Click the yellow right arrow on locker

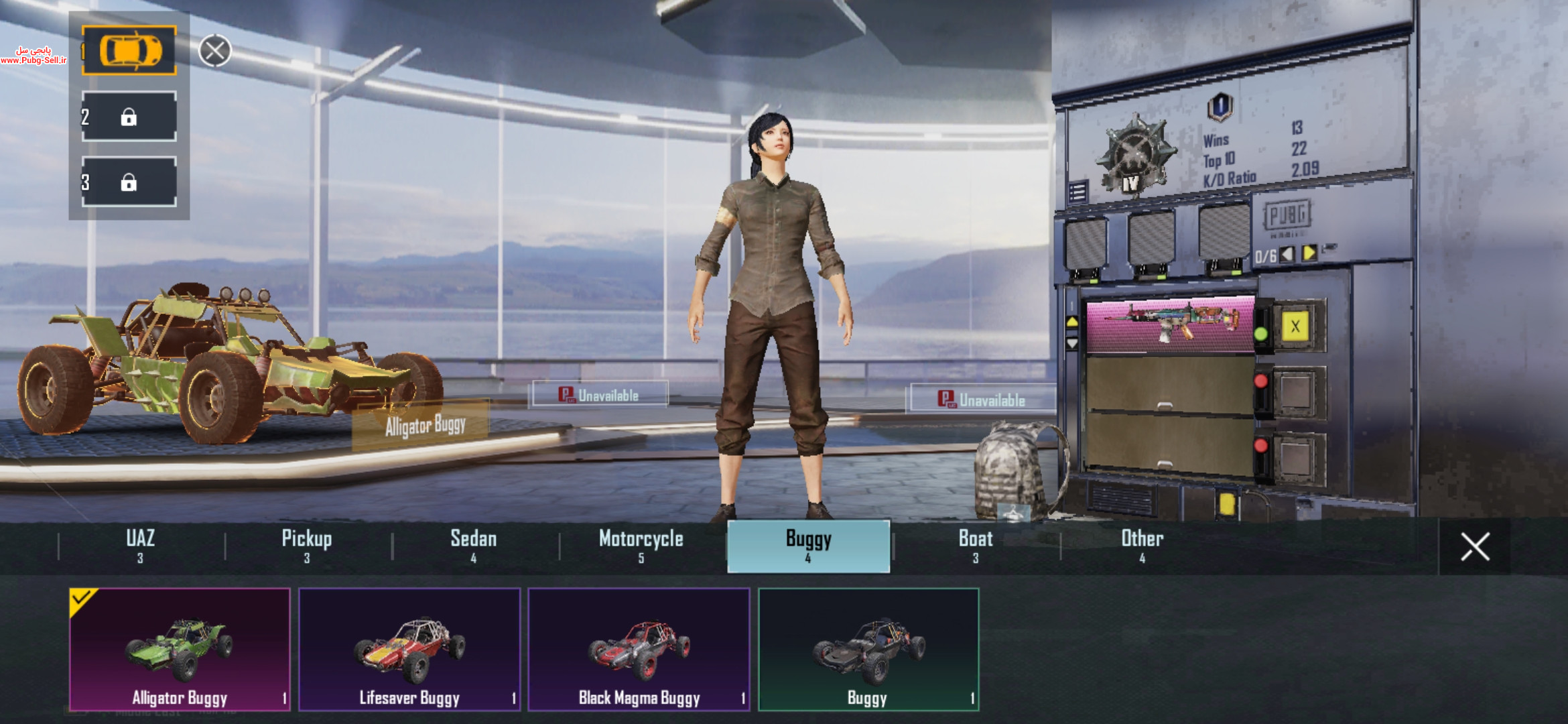pos(1309,253)
